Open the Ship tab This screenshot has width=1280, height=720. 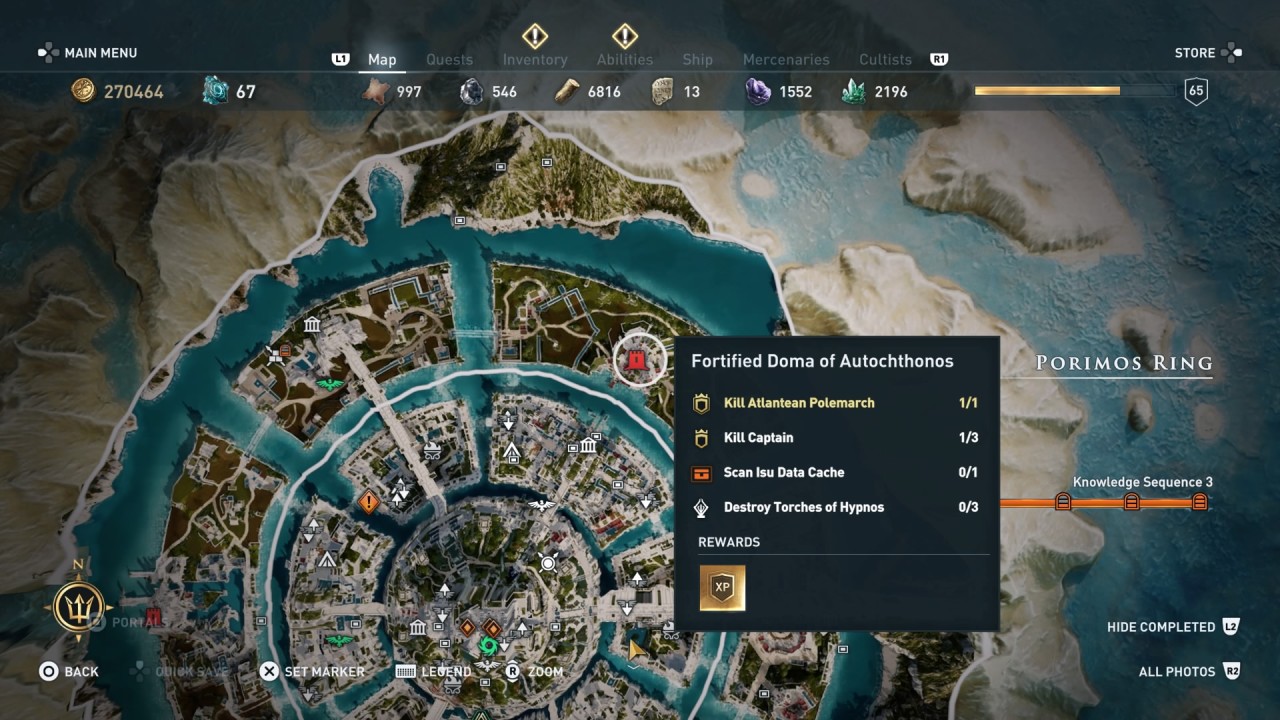[x=697, y=60]
